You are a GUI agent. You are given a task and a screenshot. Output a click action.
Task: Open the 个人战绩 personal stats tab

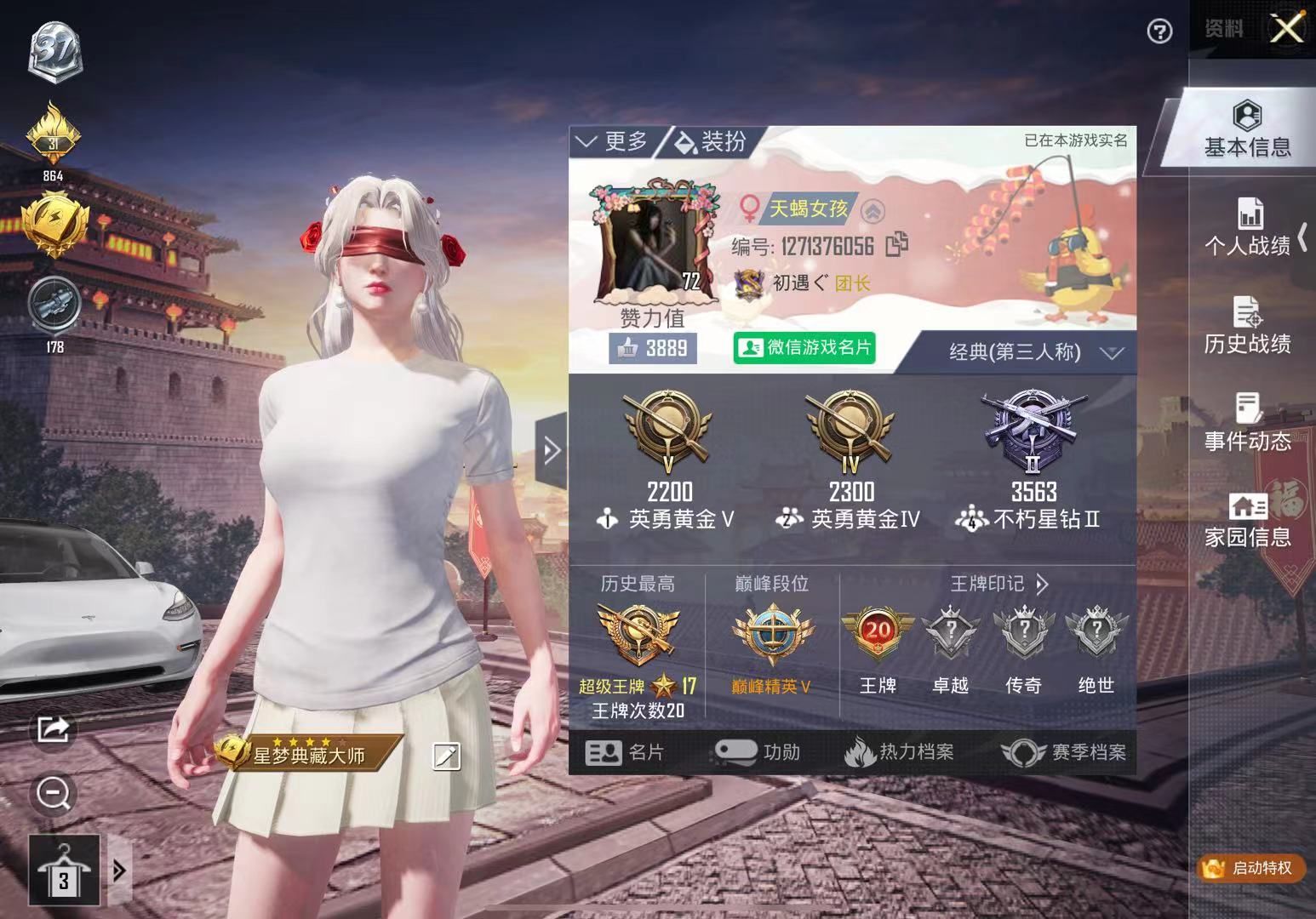[1248, 228]
